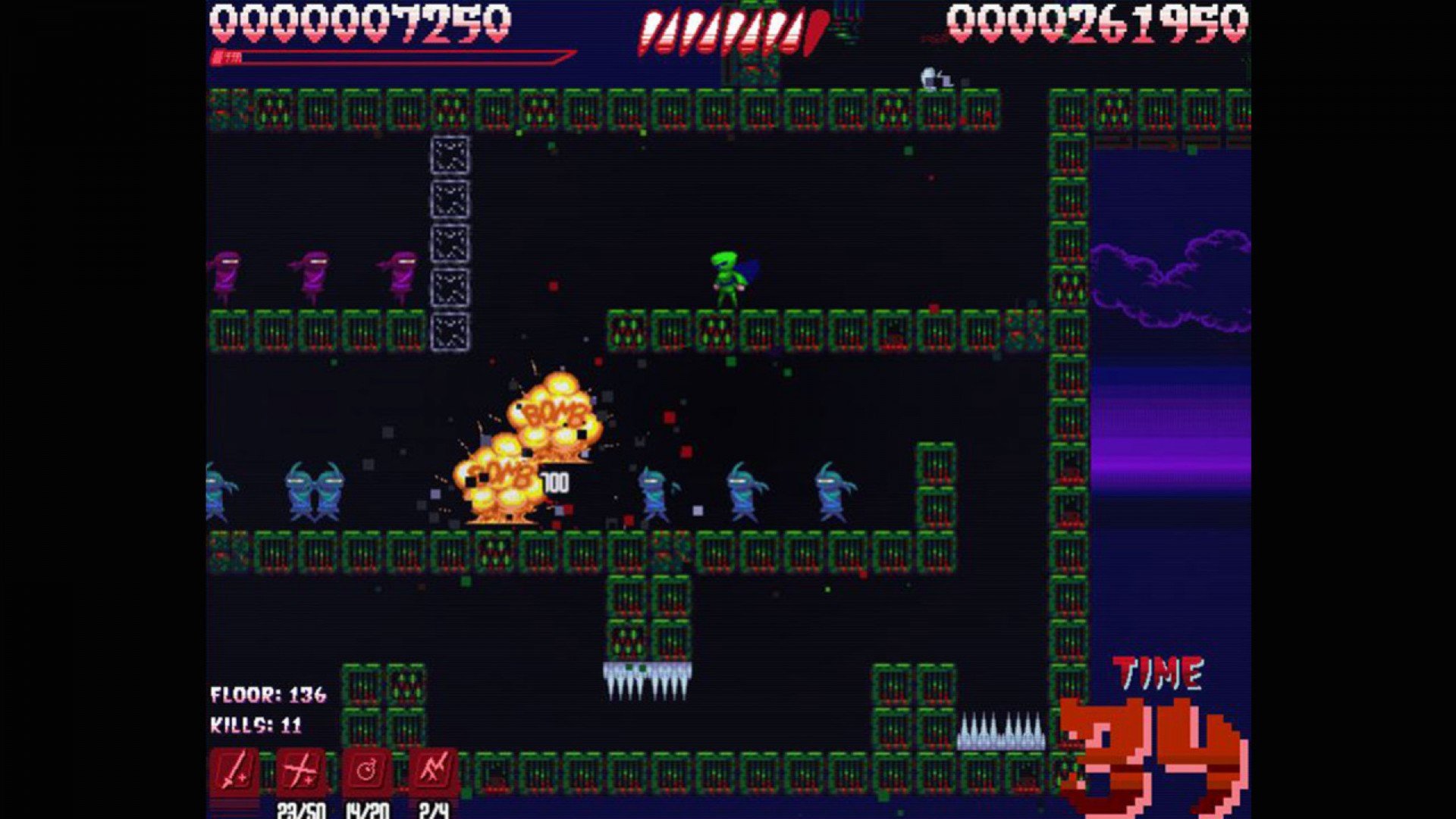Click the shuriken ammo count 23/50

pyautogui.click(x=302, y=810)
